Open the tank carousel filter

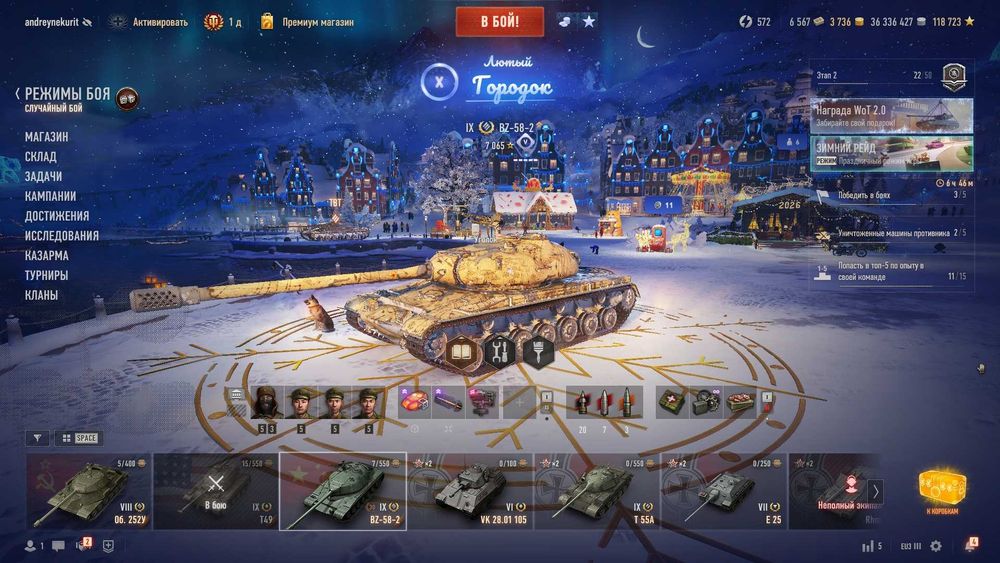point(37,438)
